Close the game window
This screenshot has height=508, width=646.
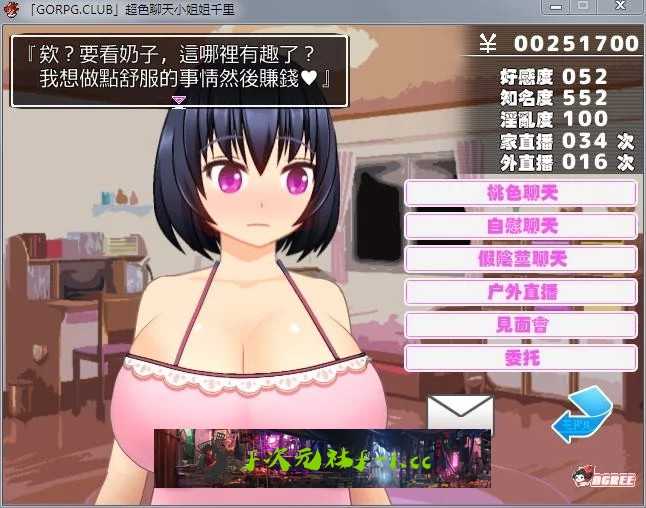(x=620, y=7)
